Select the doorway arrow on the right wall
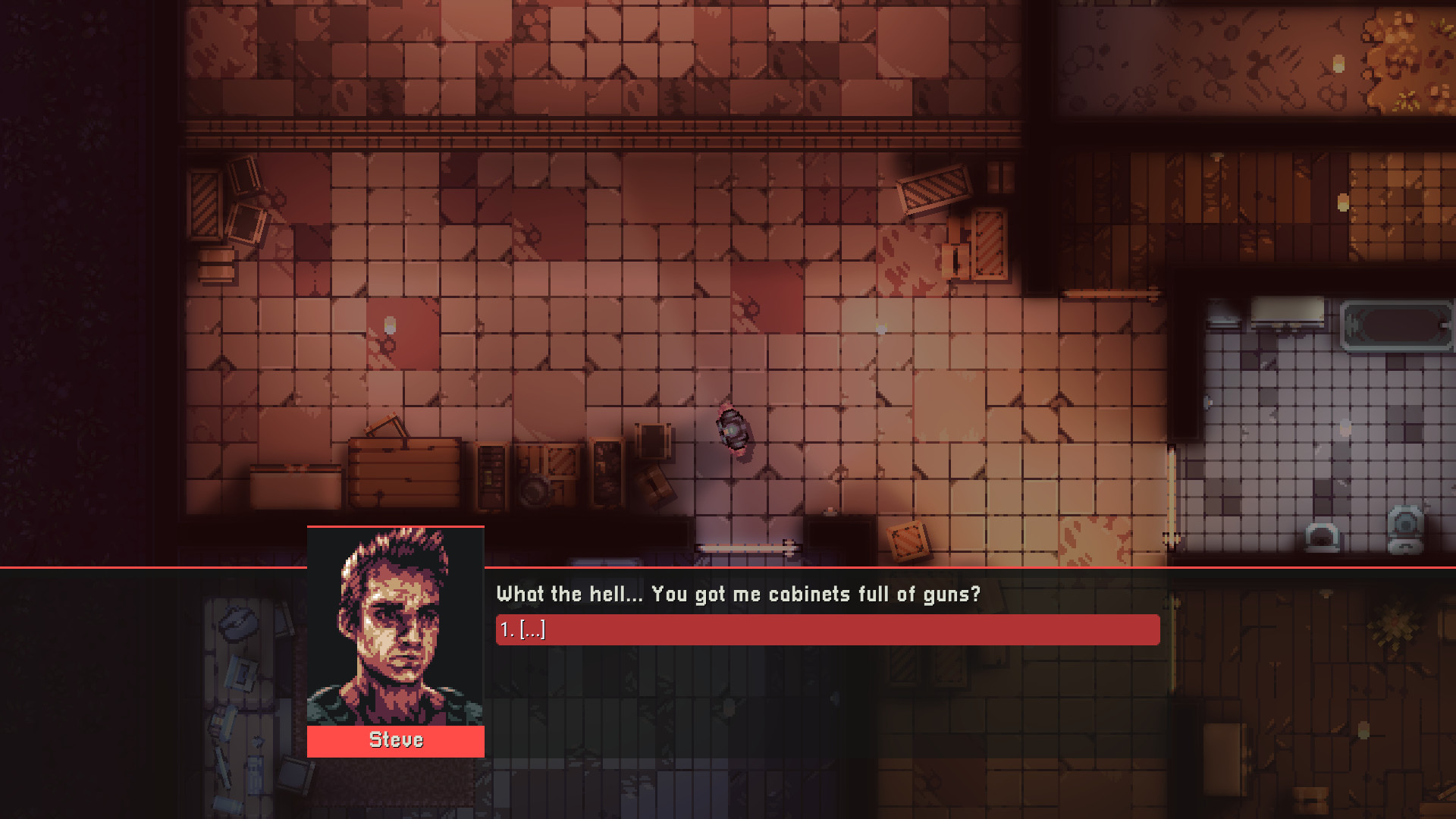This screenshot has width=1456, height=819. pyautogui.click(x=1172, y=540)
